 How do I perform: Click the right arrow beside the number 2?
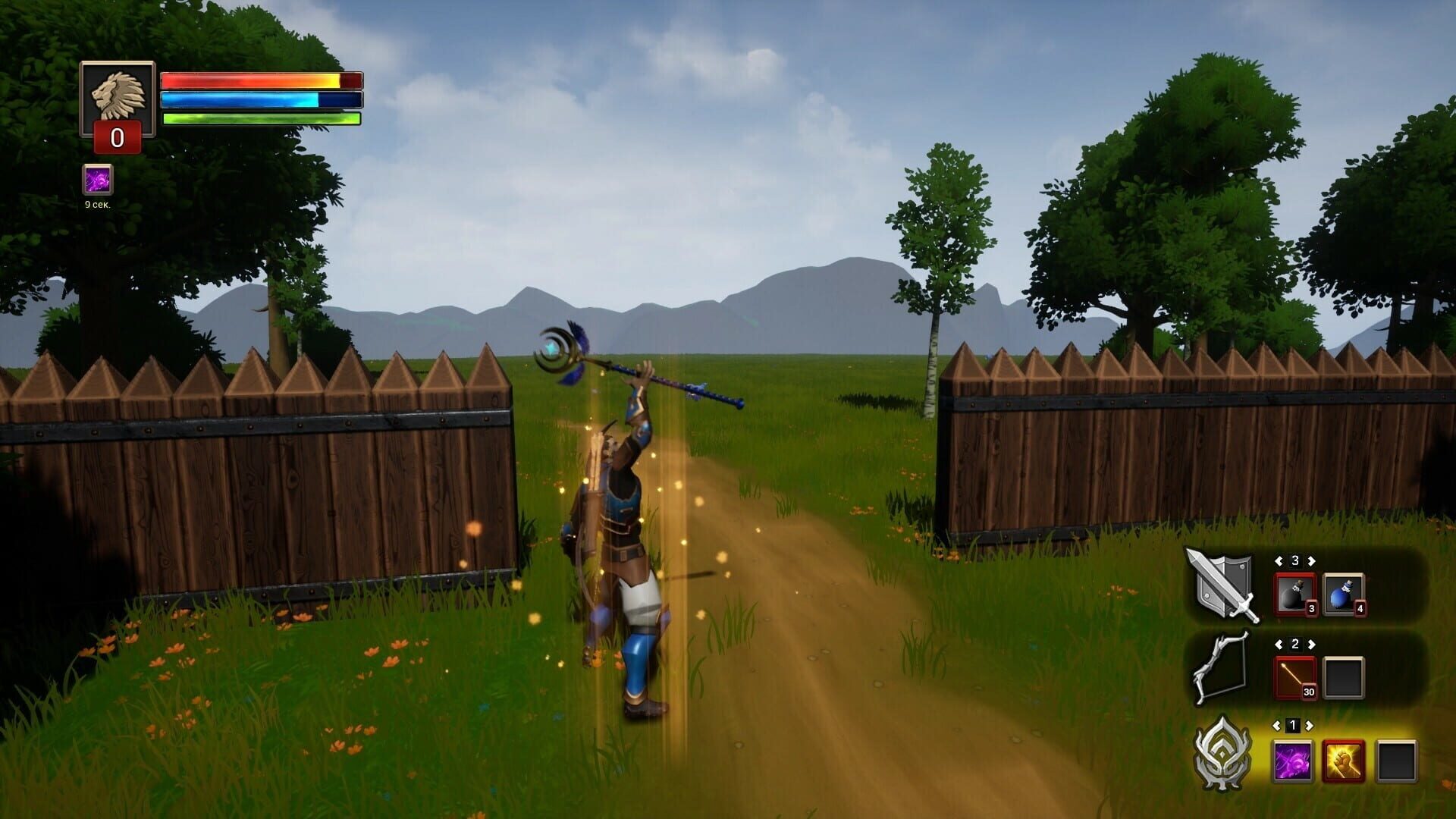click(1310, 643)
